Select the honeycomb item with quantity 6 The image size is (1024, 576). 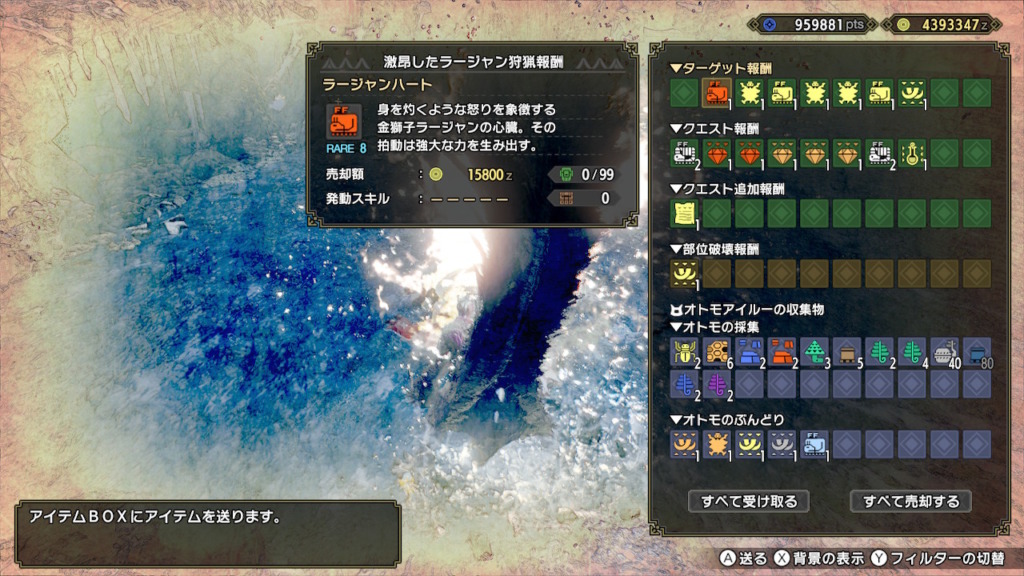coord(716,351)
